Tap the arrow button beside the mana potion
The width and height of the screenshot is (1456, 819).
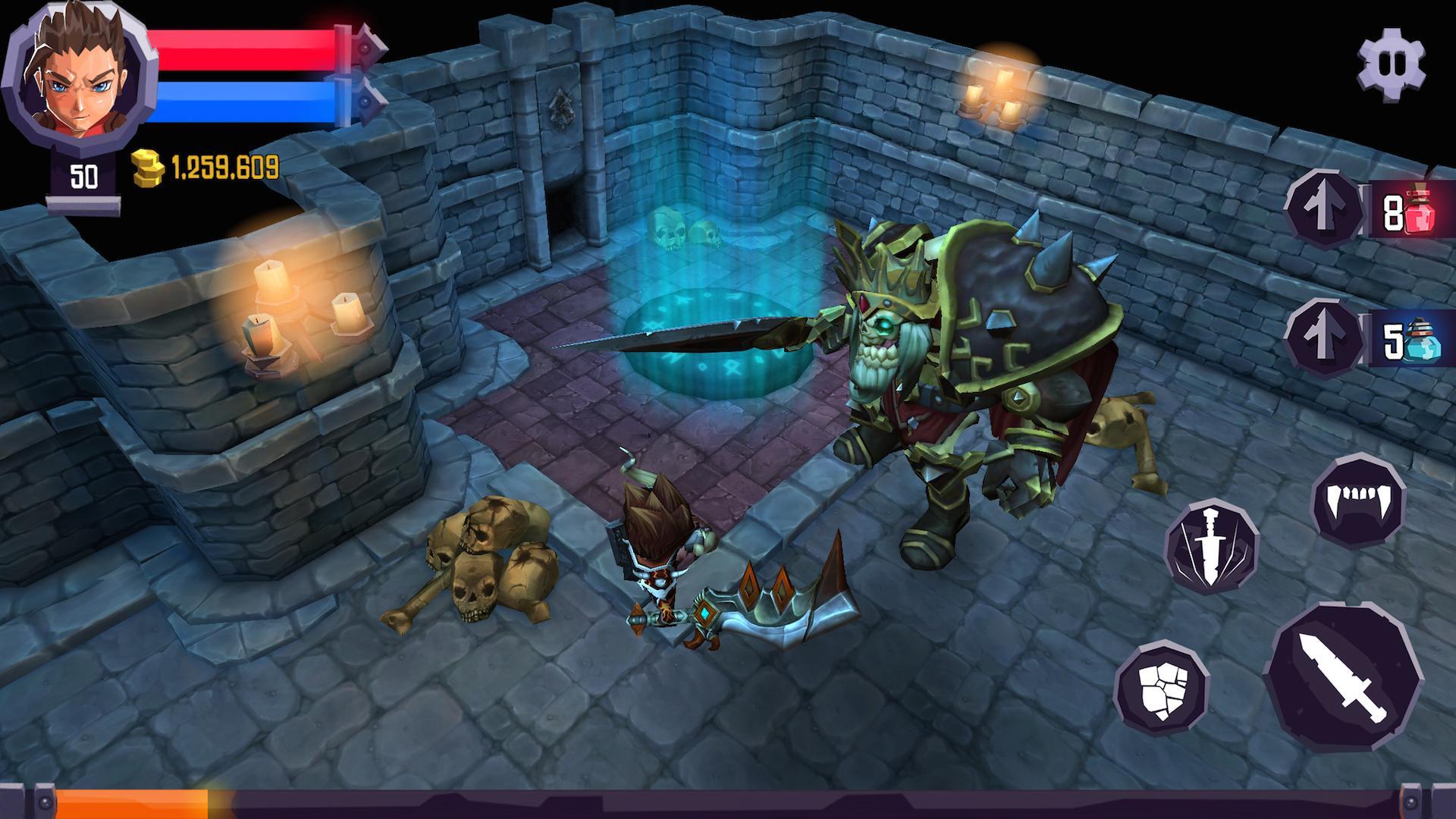pyautogui.click(x=1323, y=341)
